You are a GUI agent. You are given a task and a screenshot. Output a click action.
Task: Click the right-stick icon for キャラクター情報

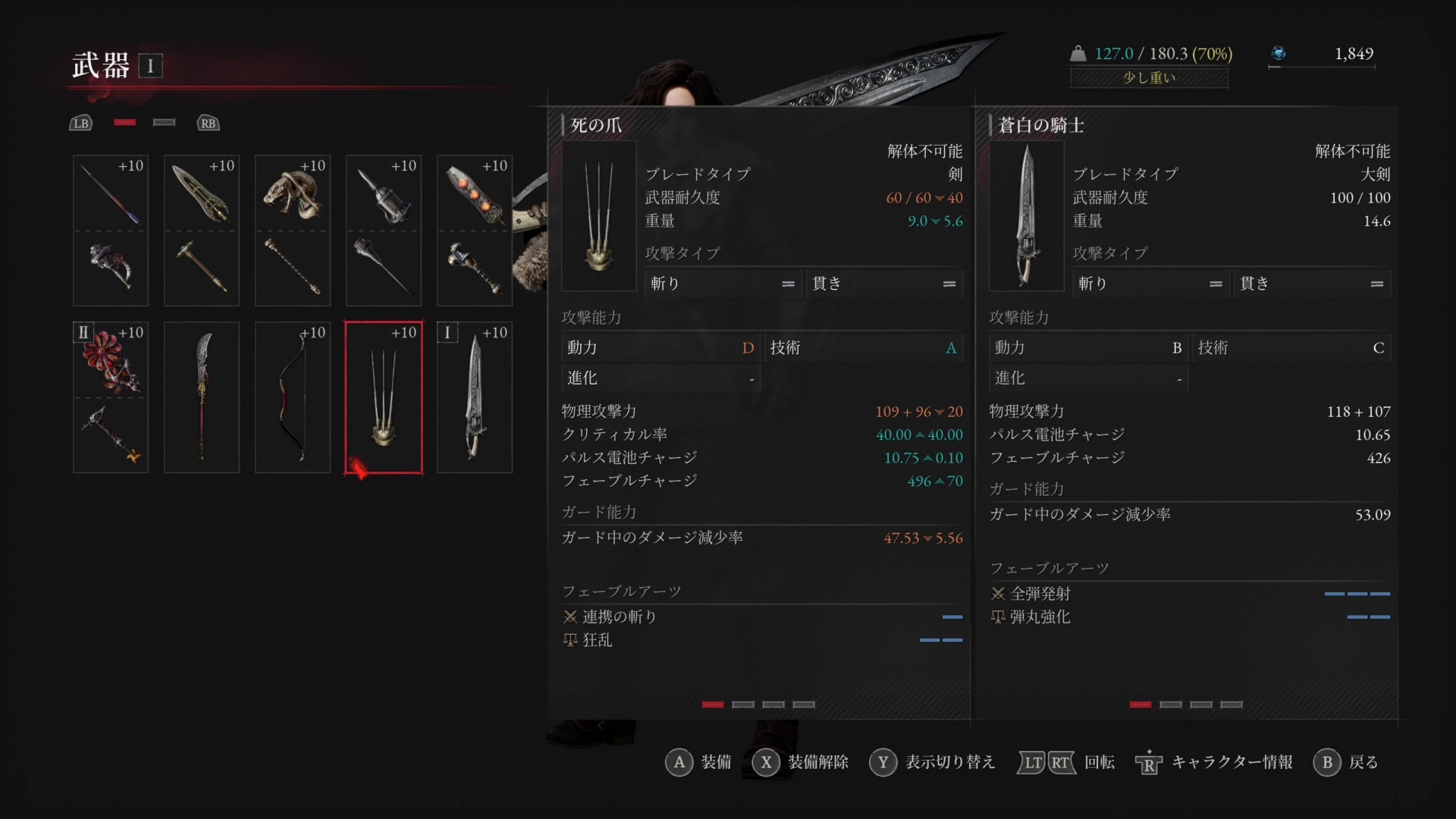tap(1147, 763)
